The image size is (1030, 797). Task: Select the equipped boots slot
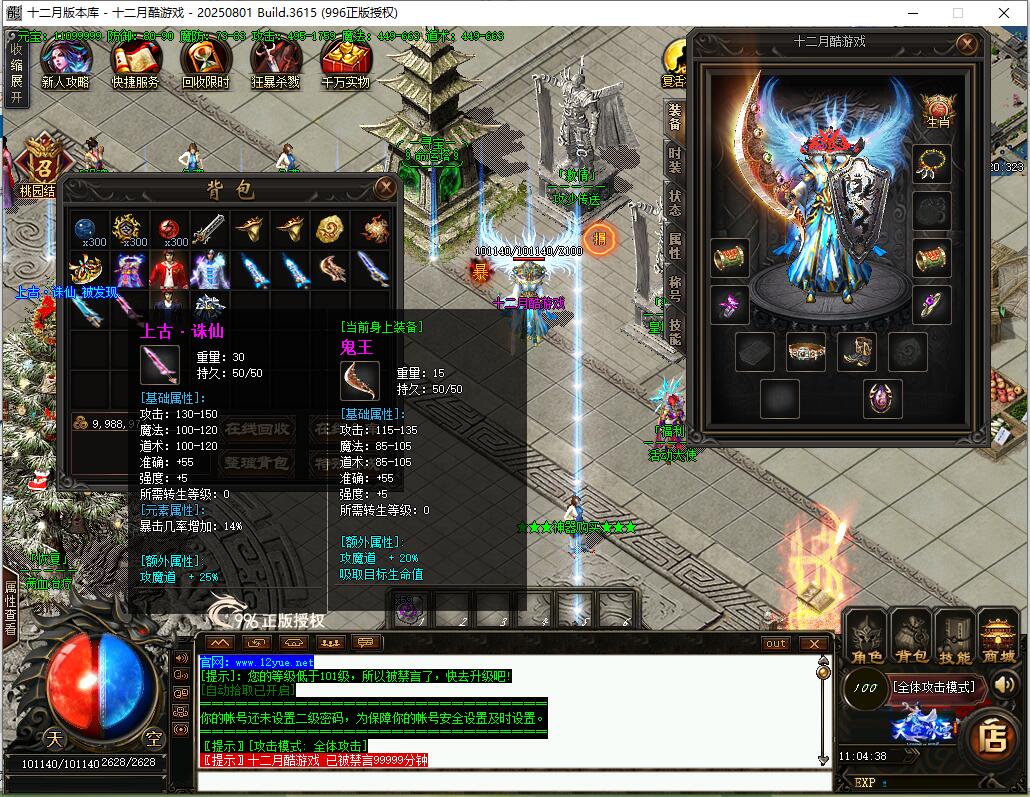(x=855, y=352)
